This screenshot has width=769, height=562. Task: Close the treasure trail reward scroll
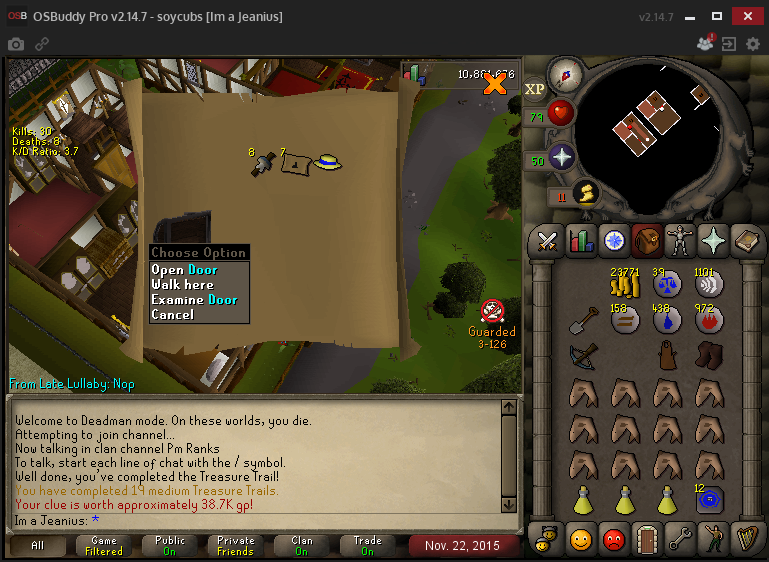coord(494,85)
